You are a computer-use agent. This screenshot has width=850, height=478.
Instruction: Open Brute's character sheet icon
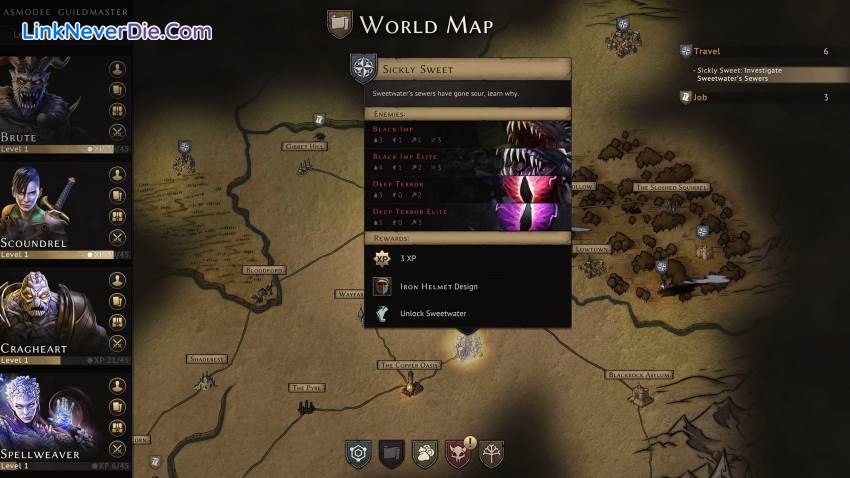coord(117,69)
